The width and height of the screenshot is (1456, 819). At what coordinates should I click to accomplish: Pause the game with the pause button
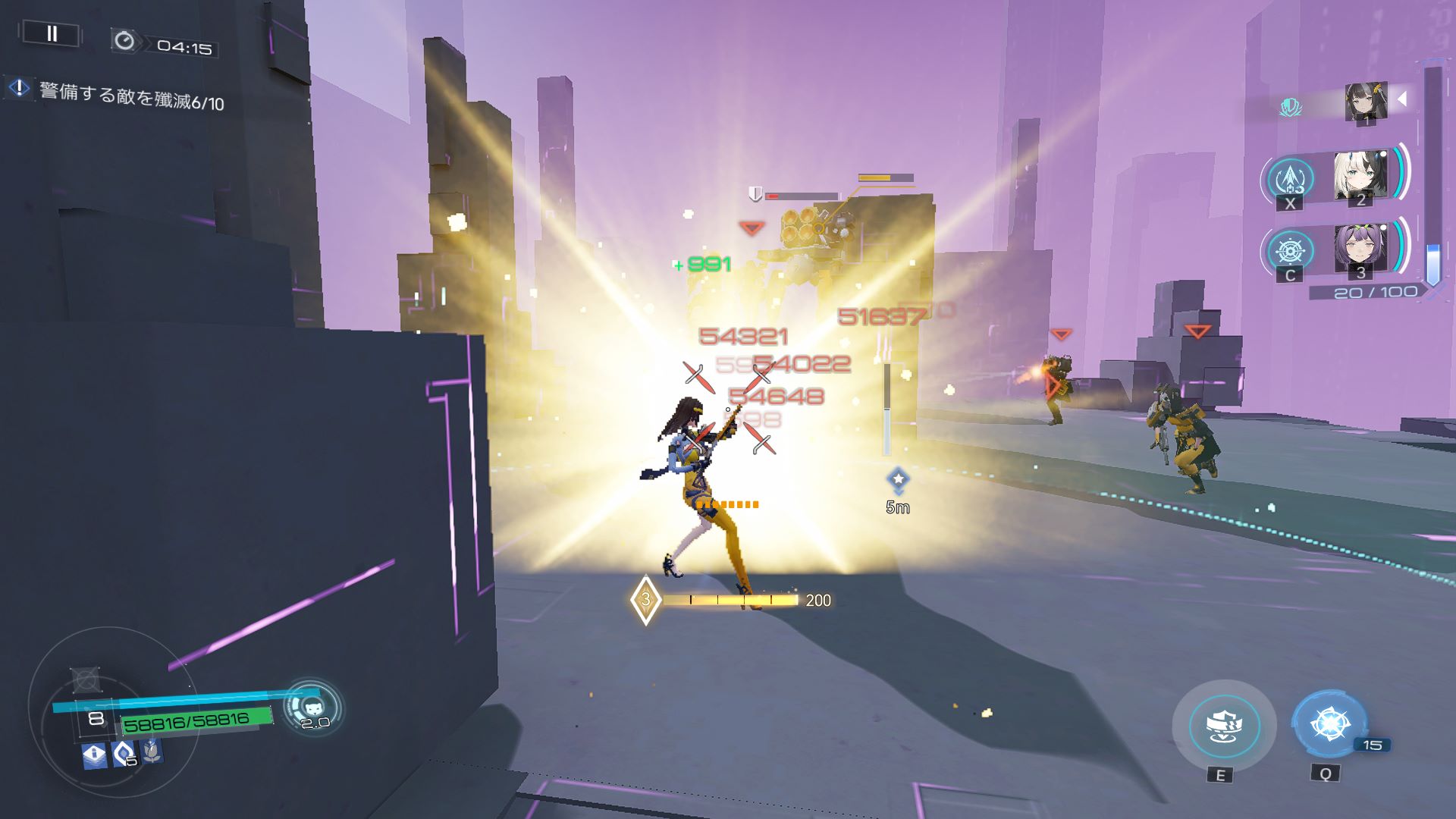tap(52, 34)
